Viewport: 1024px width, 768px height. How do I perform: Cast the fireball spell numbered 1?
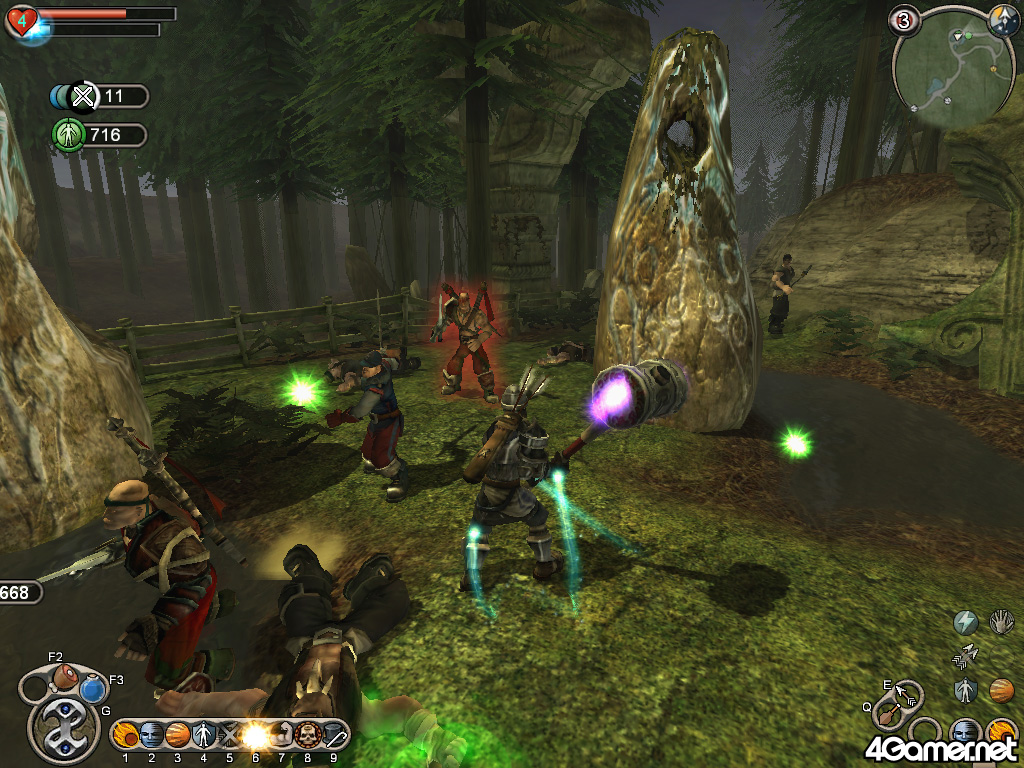click(x=126, y=735)
